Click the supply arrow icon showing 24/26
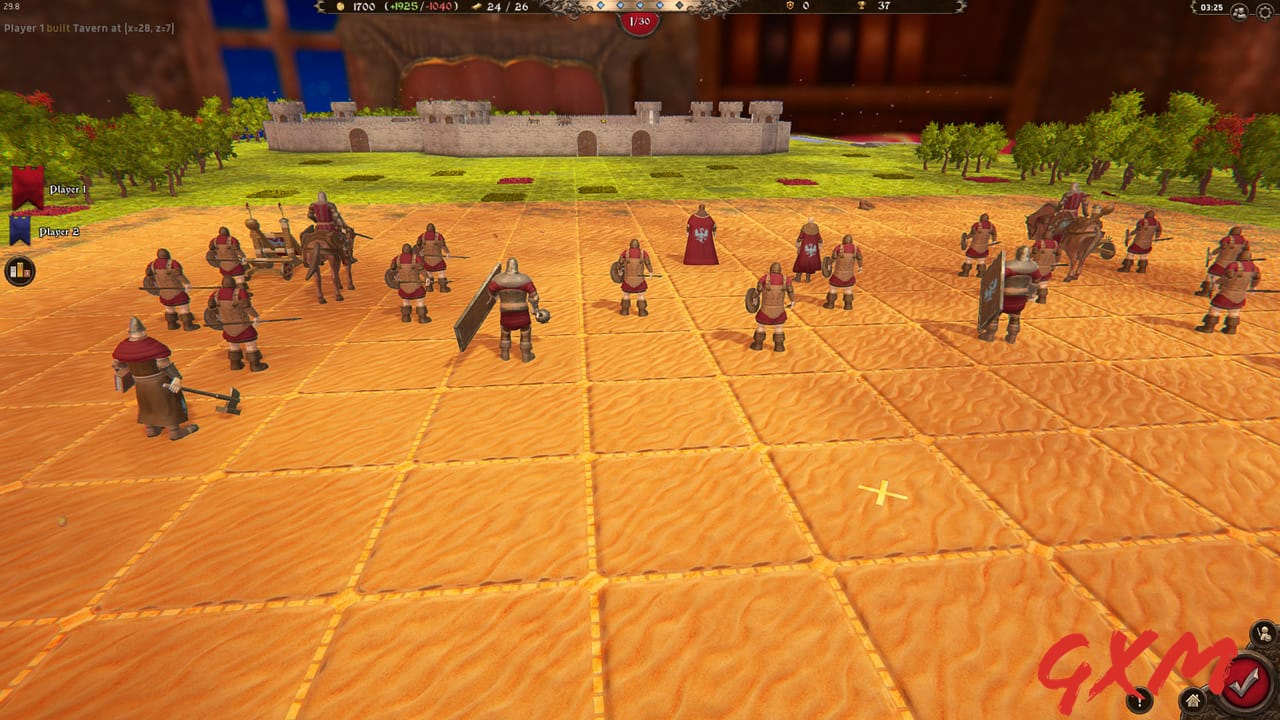 pos(475,7)
